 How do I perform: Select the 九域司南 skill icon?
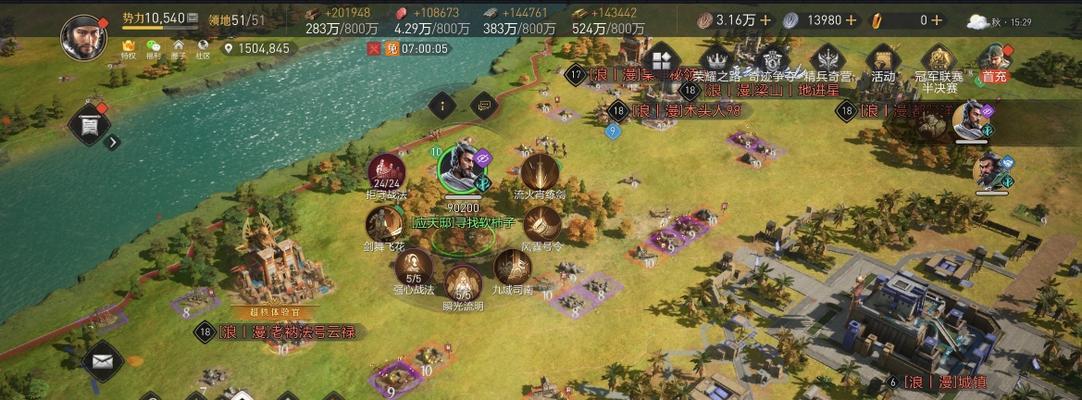[x=513, y=267]
